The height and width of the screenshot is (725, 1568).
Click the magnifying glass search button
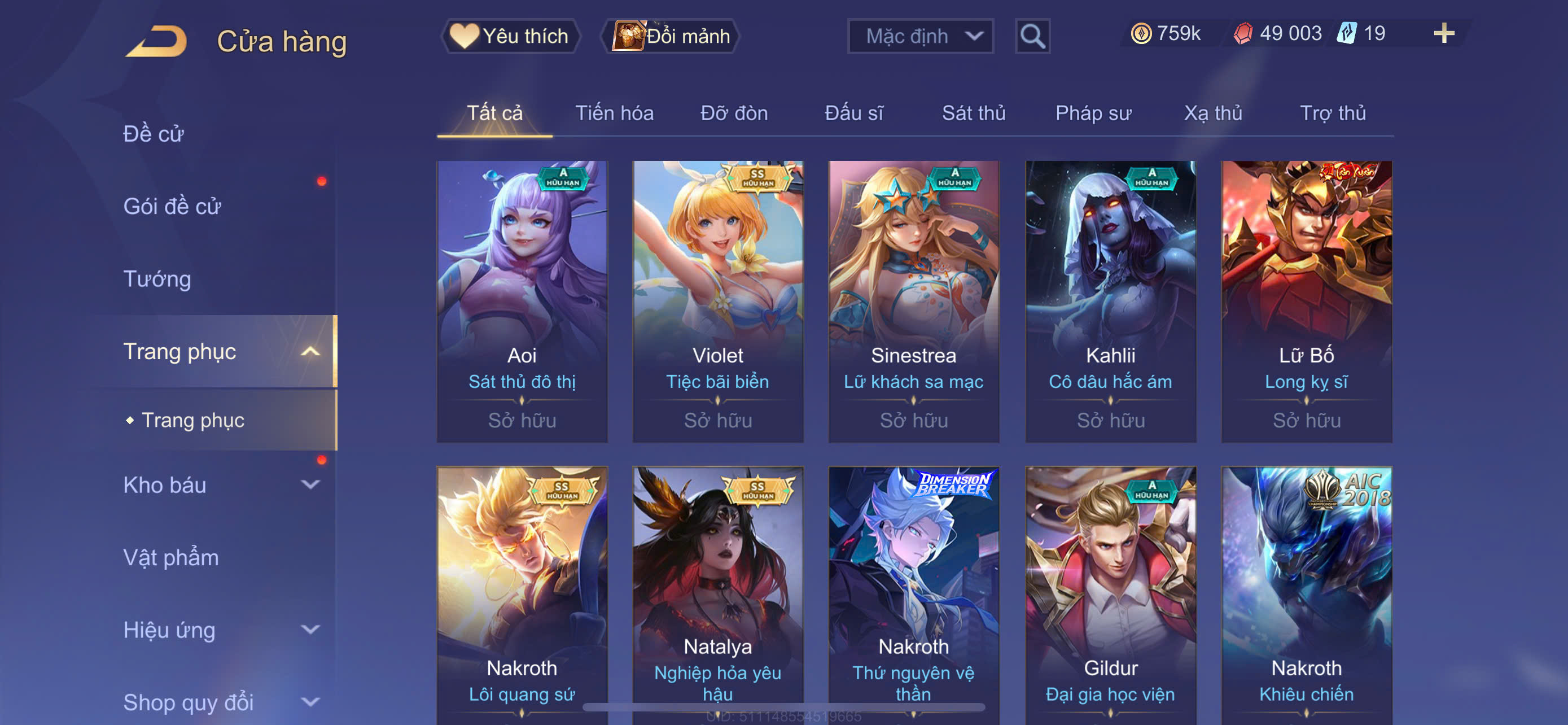click(x=1032, y=37)
